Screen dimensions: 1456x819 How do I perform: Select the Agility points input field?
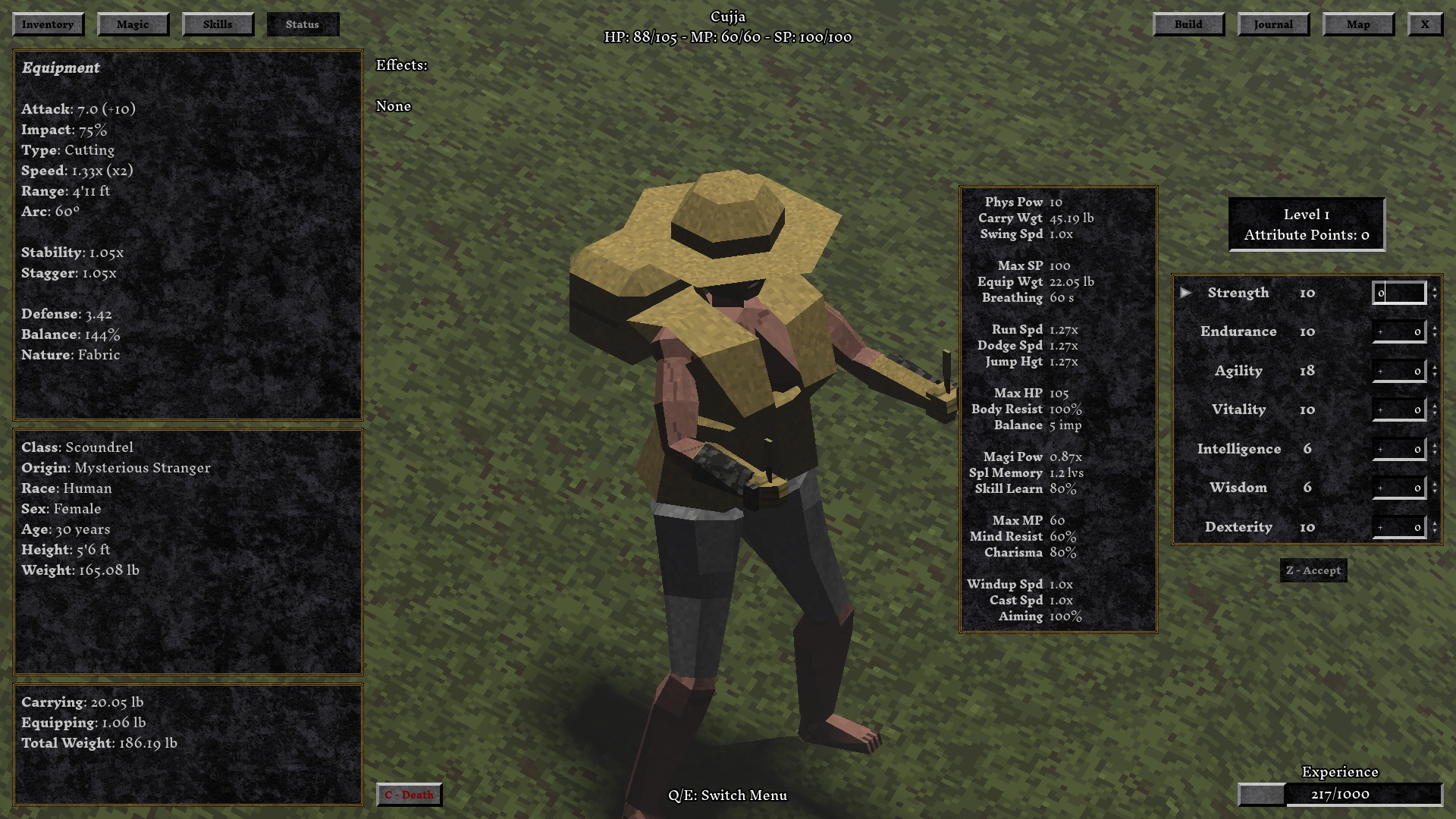coord(1398,371)
